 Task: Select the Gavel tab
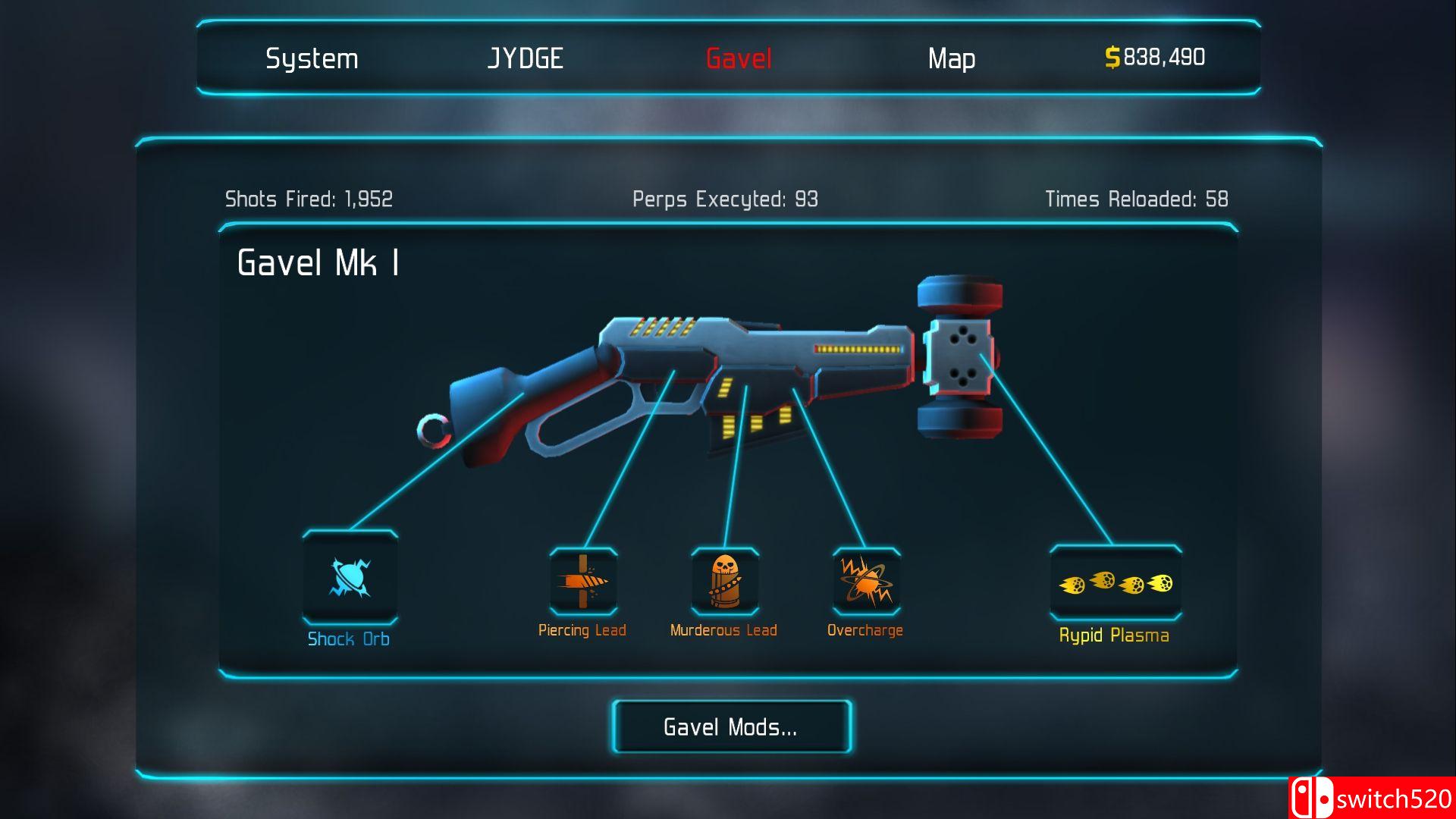(739, 58)
